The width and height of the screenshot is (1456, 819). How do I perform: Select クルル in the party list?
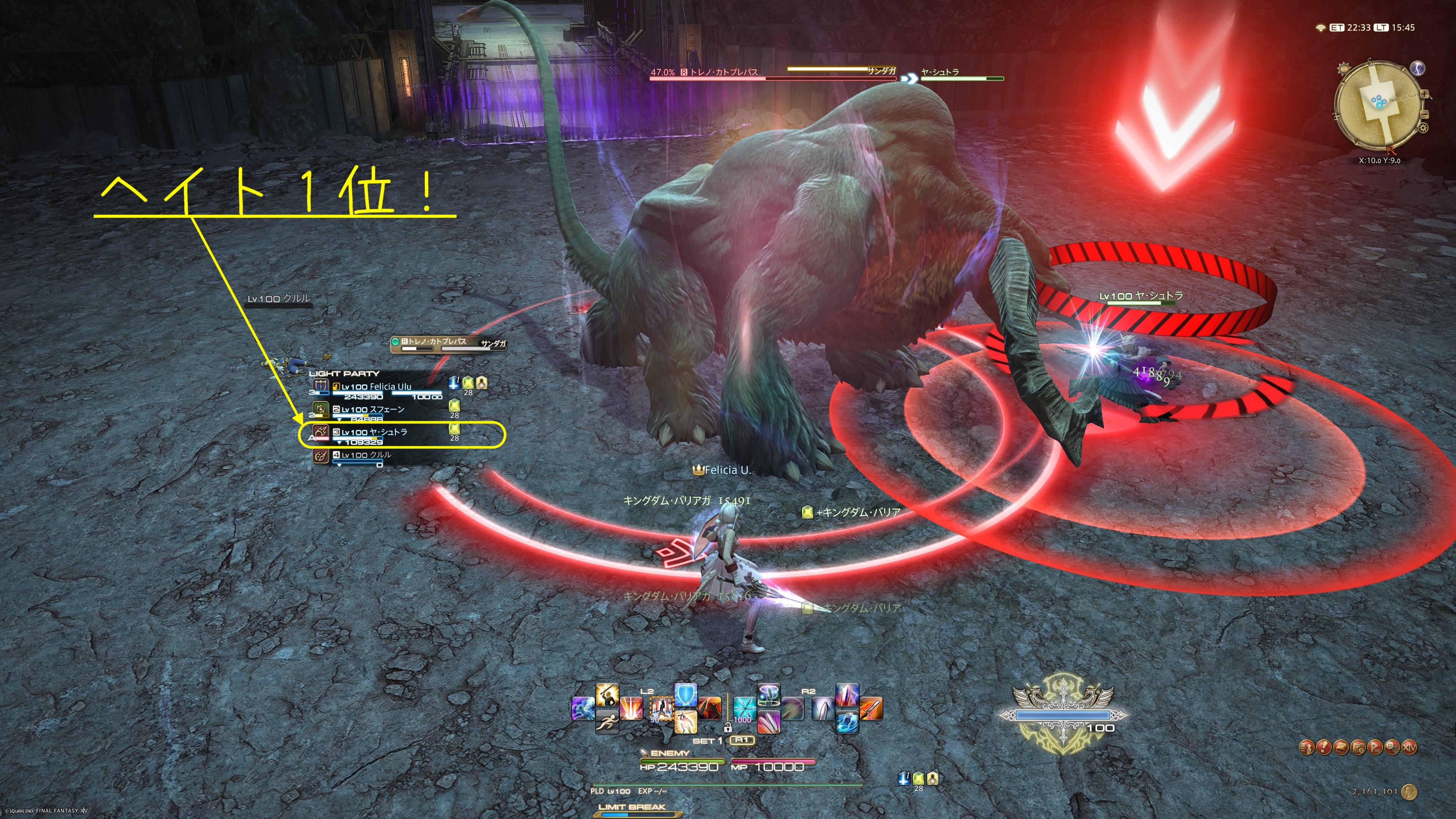tap(366, 455)
